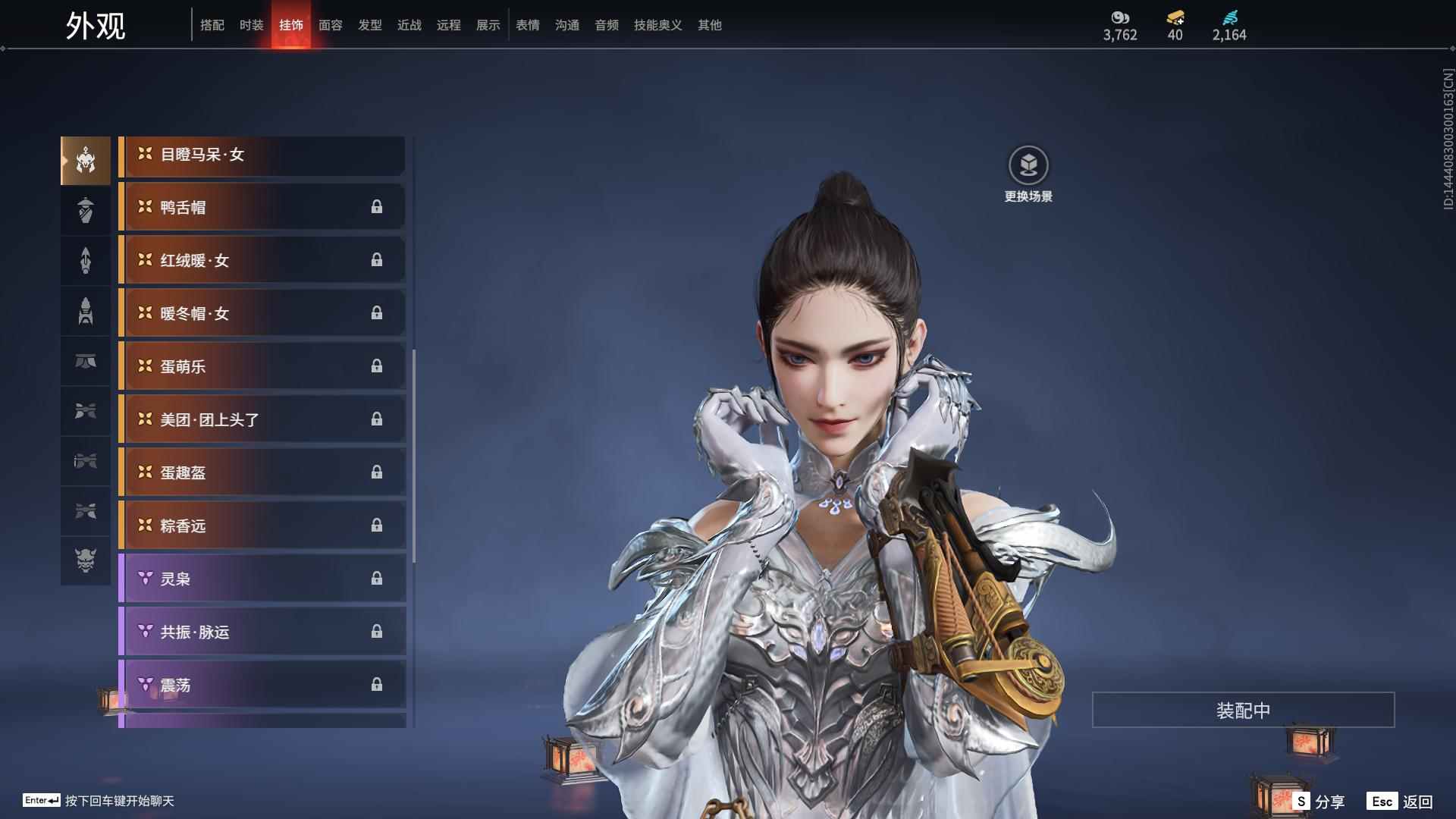The image size is (1456, 819).
Task: Open the 面容 tab
Action: 331,24
